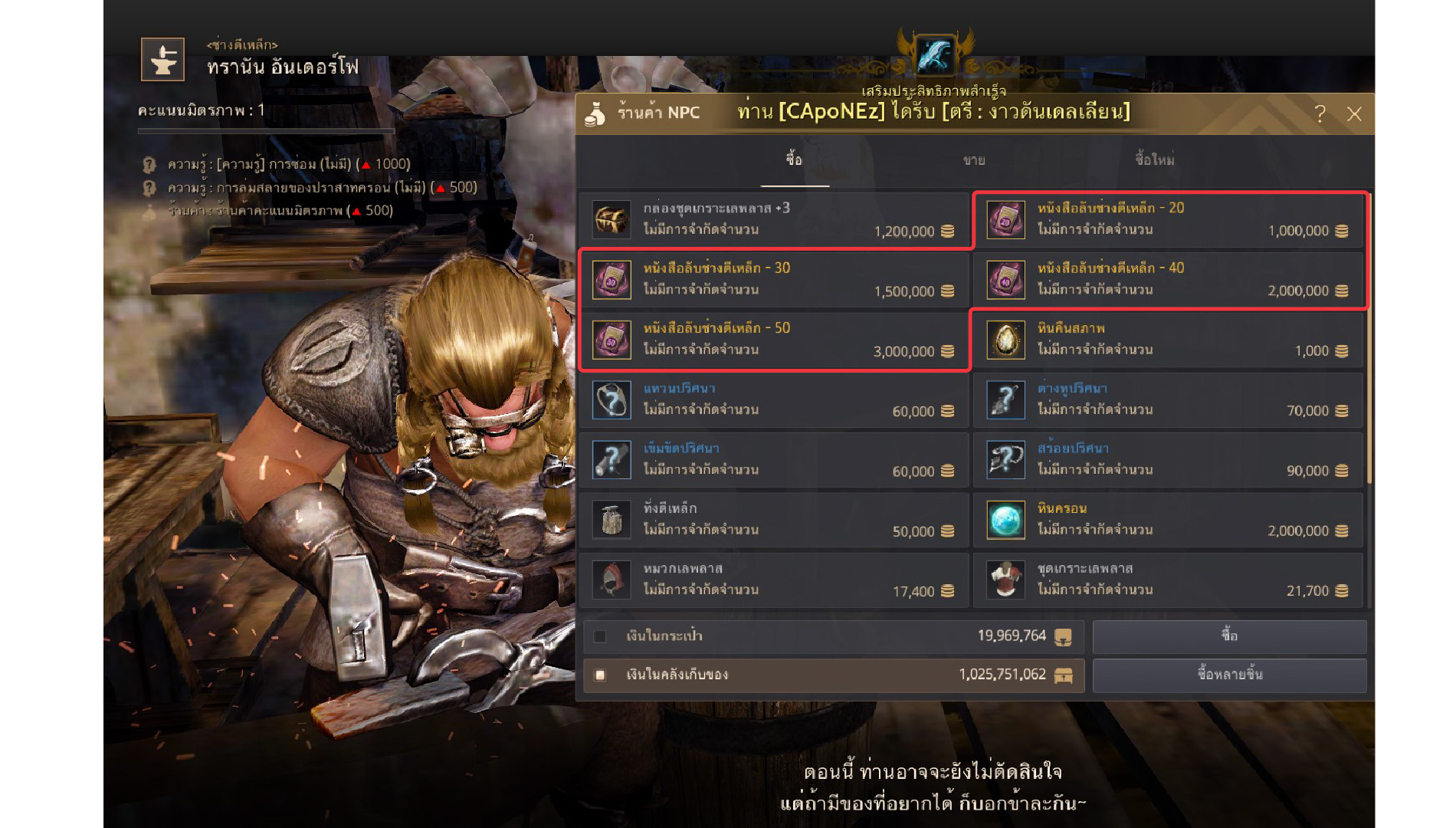Screen dimensions: 1456x828
Task: Click the NPC shop coin pouch icon
Action: click(x=594, y=112)
